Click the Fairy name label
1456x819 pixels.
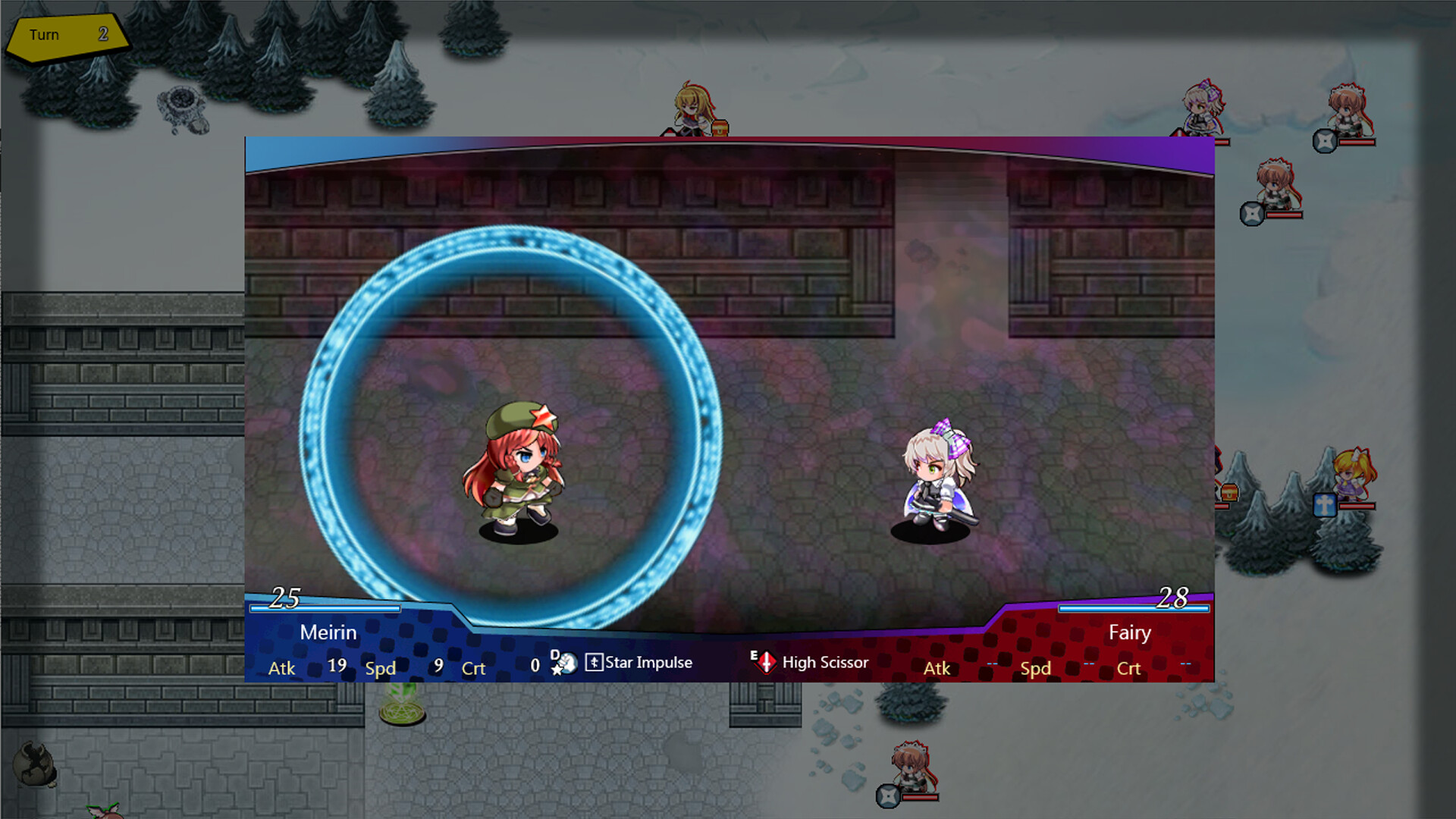1129,632
